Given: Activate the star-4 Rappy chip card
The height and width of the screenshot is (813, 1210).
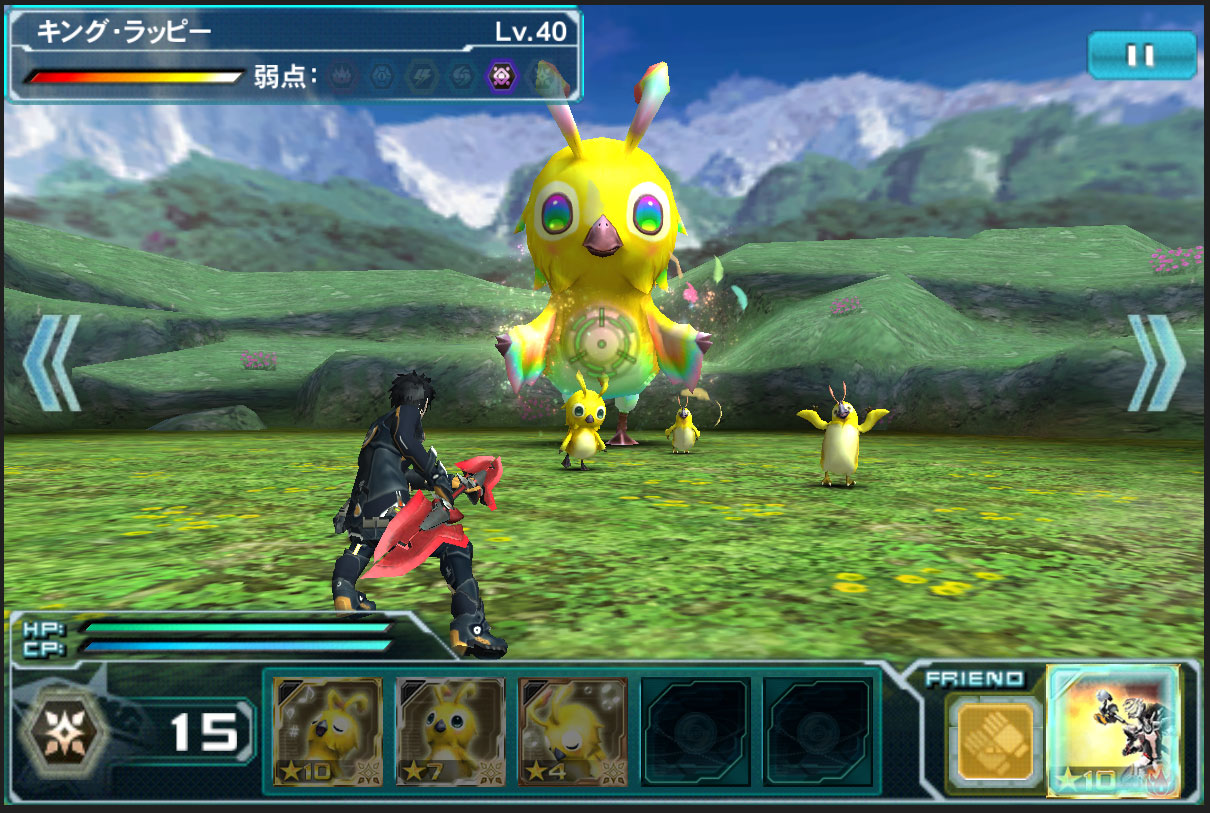Looking at the screenshot, I should pyautogui.click(x=573, y=732).
